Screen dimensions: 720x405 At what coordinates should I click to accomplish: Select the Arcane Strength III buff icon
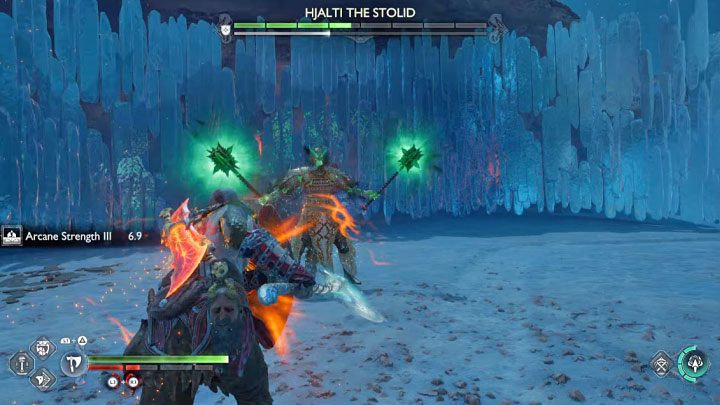[x=13, y=237]
